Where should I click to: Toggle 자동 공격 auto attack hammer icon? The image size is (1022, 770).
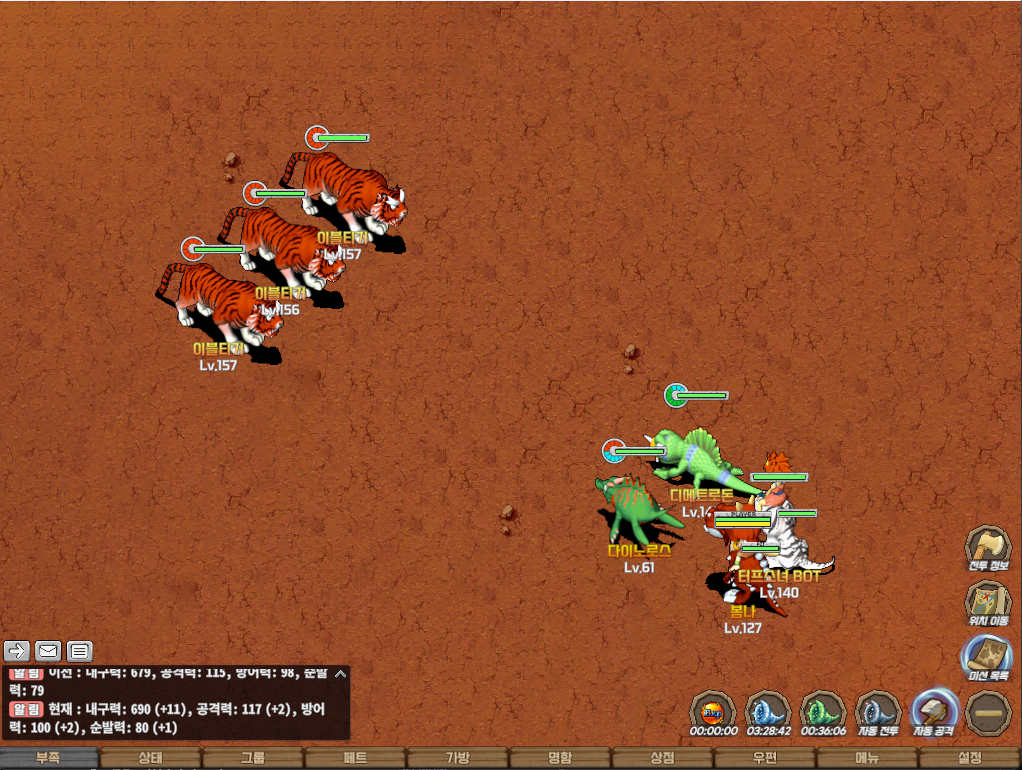[x=934, y=712]
